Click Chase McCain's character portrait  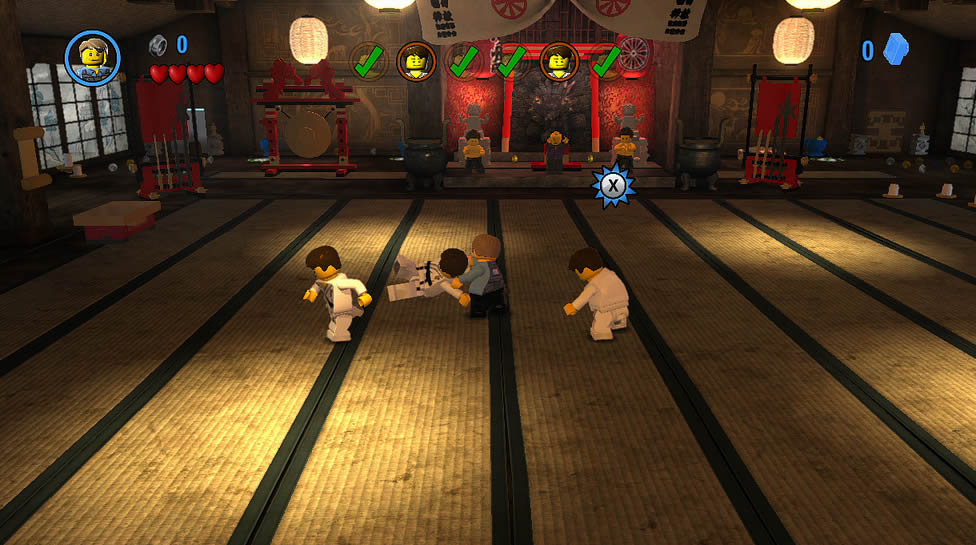93,57
